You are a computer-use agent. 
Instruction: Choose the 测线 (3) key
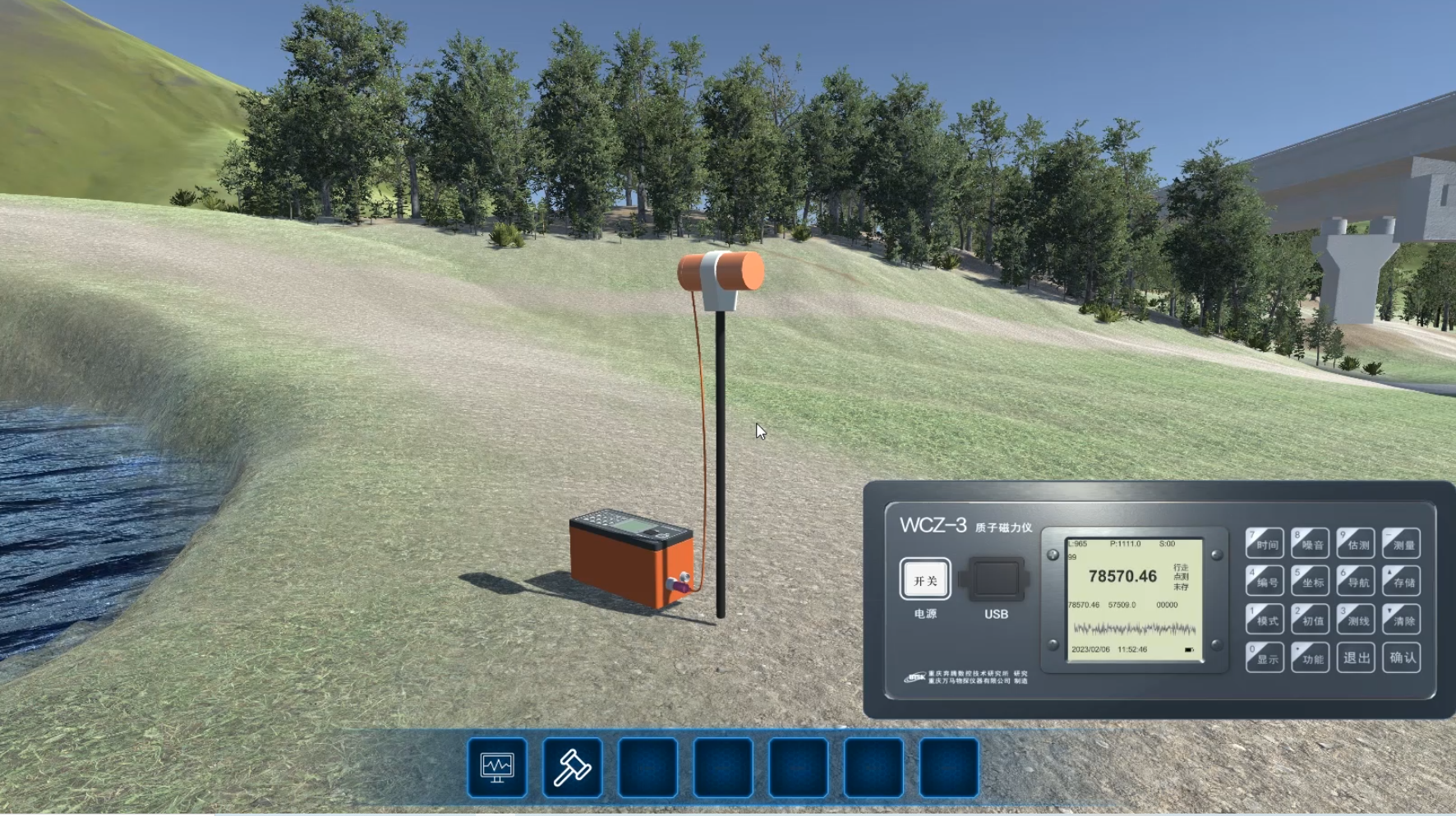(1356, 620)
